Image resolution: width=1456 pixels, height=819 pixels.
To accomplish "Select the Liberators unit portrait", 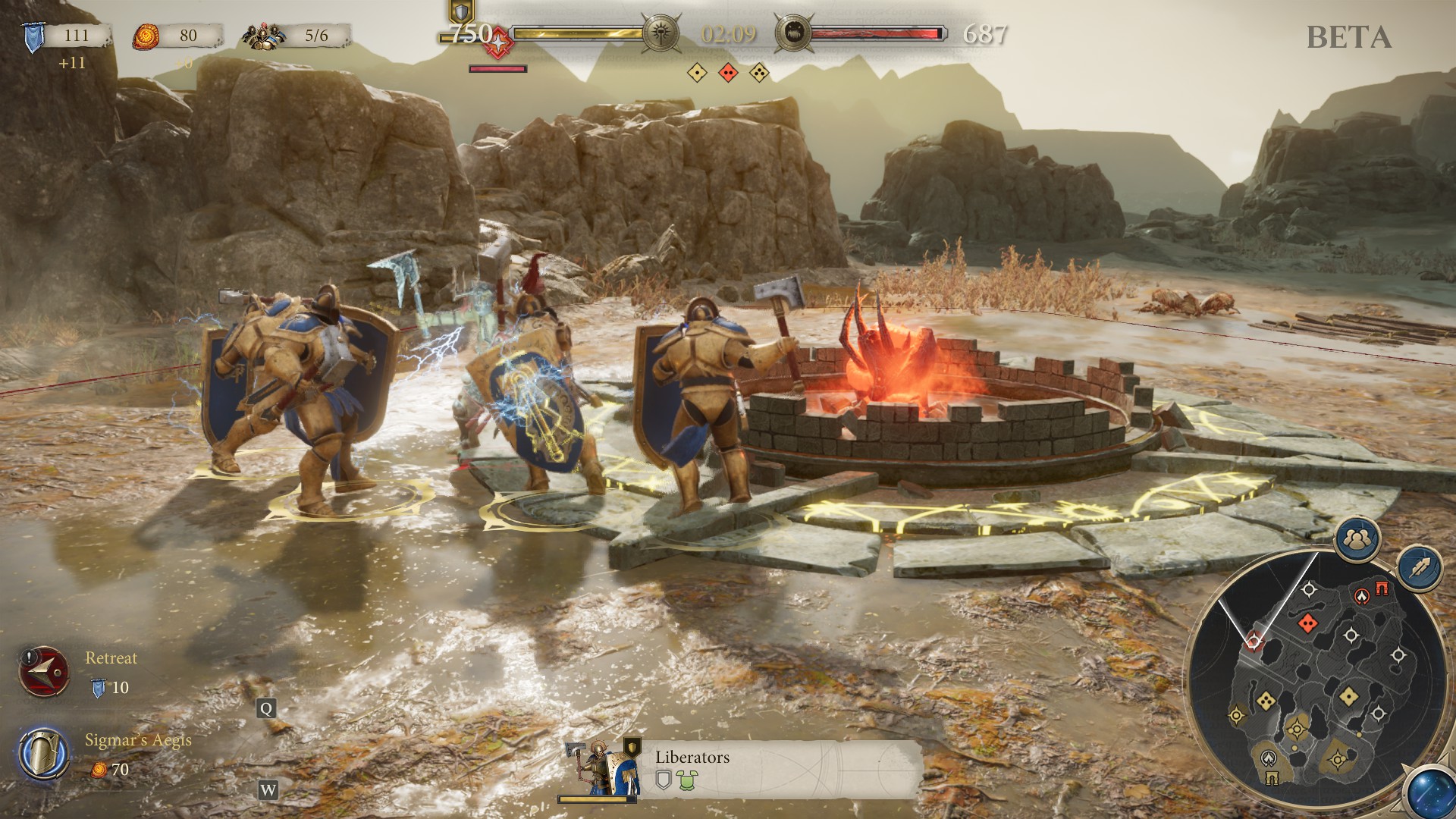I will click(601, 767).
